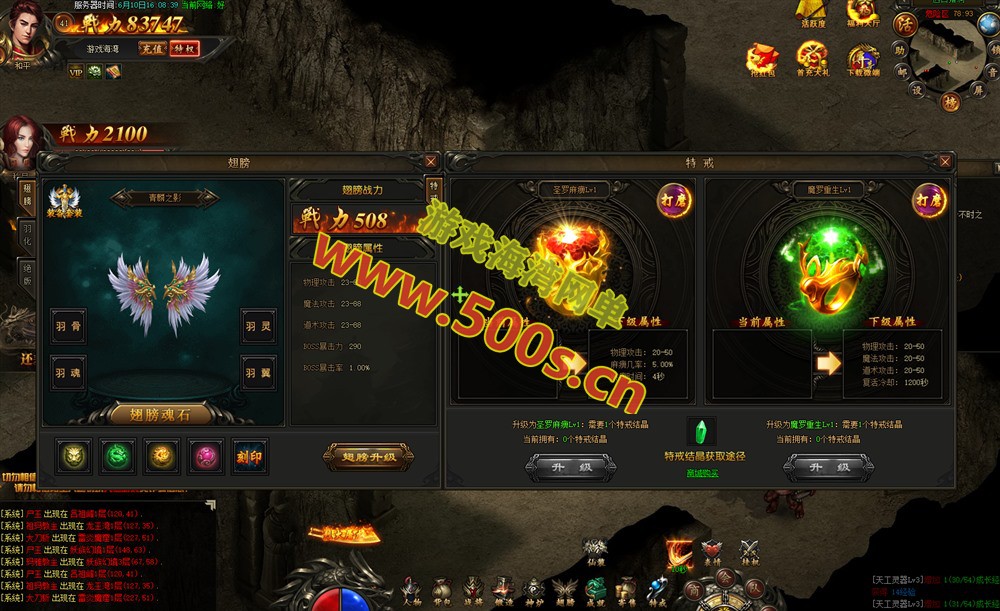Close the 翅膀 wings panel
The image size is (1000, 611).
tap(431, 161)
